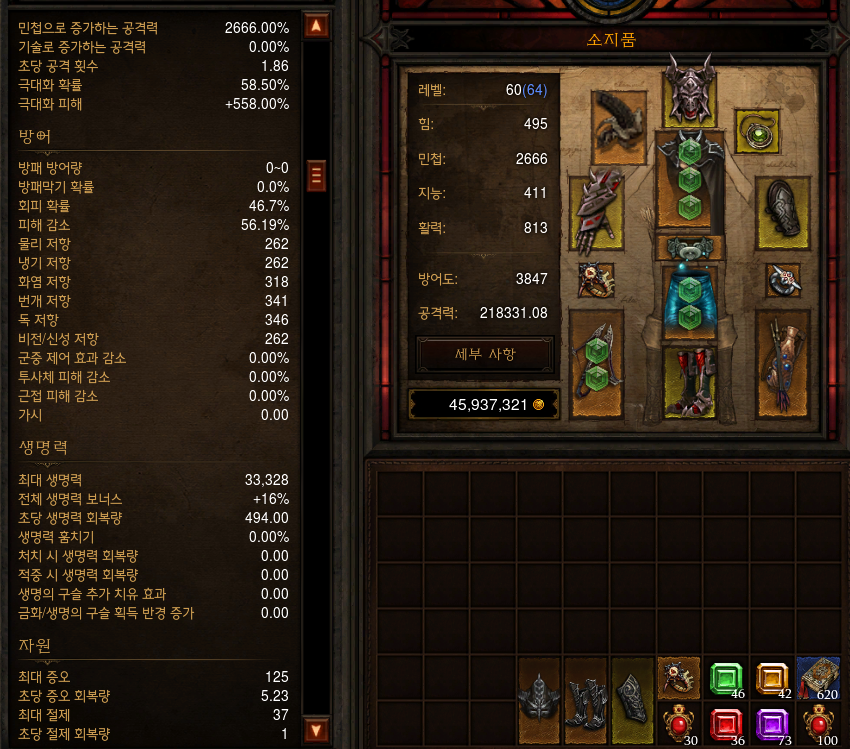Grab the stats panel scrollbar handle
This screenshot has width=850, height=749.
point(316,175)
